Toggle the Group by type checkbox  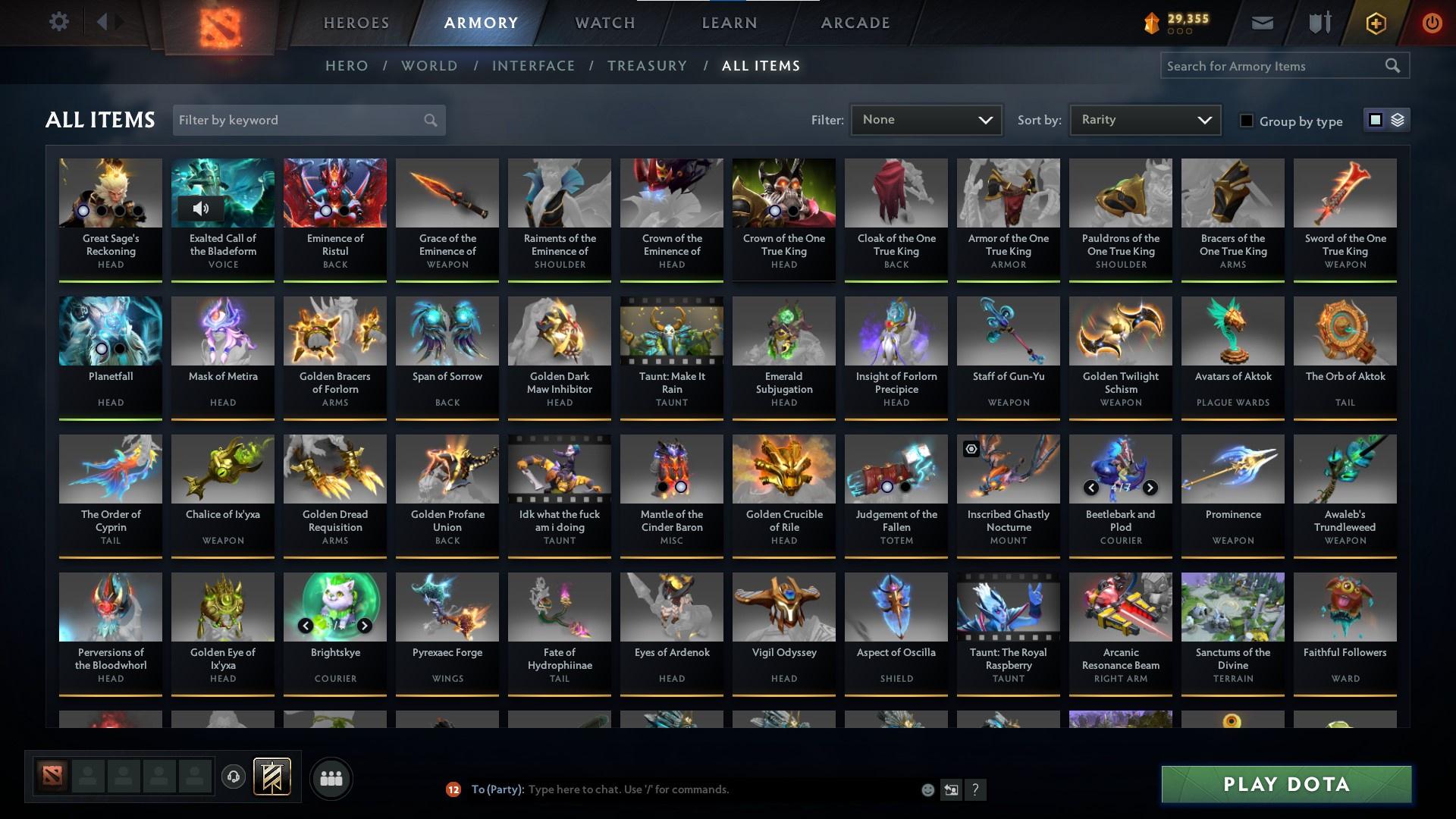point(1247,121)
